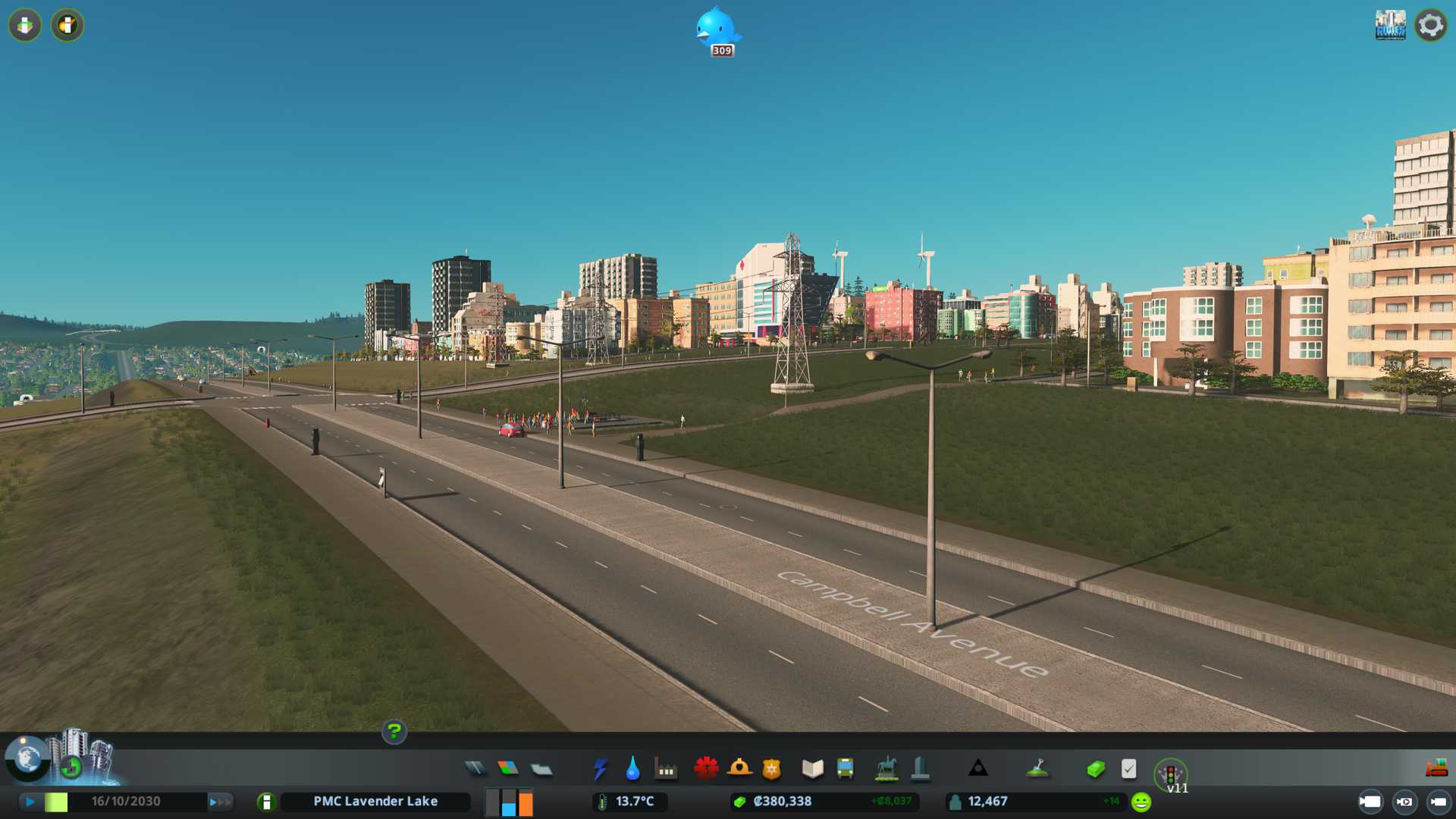The height and width of the screenshot is (819, 1456).
Task: Open the Public Transport bus menu
Action: tap(845, 769)
